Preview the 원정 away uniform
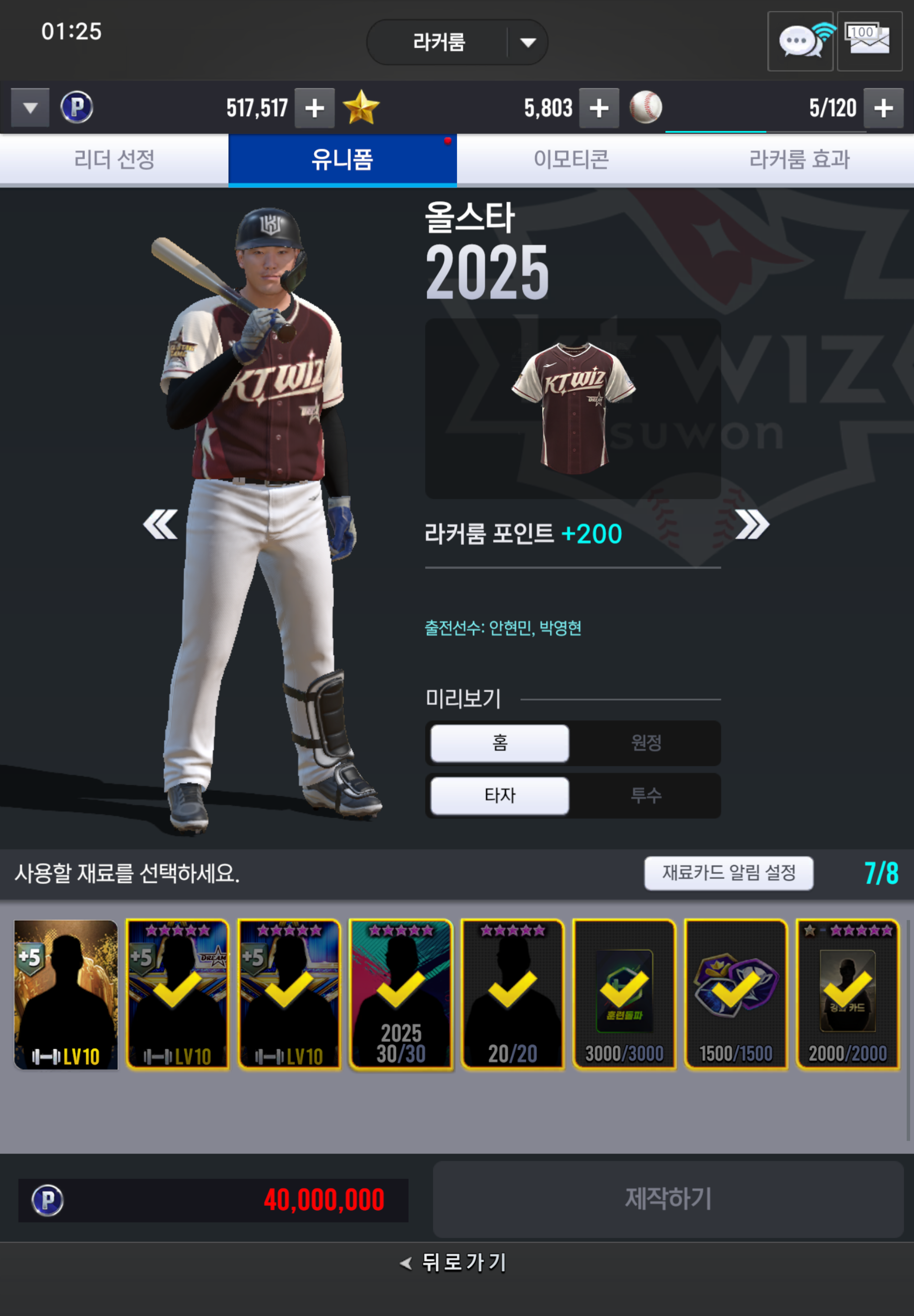The width and height of the screenshot is (914, 1316). [x=646, y=743]
